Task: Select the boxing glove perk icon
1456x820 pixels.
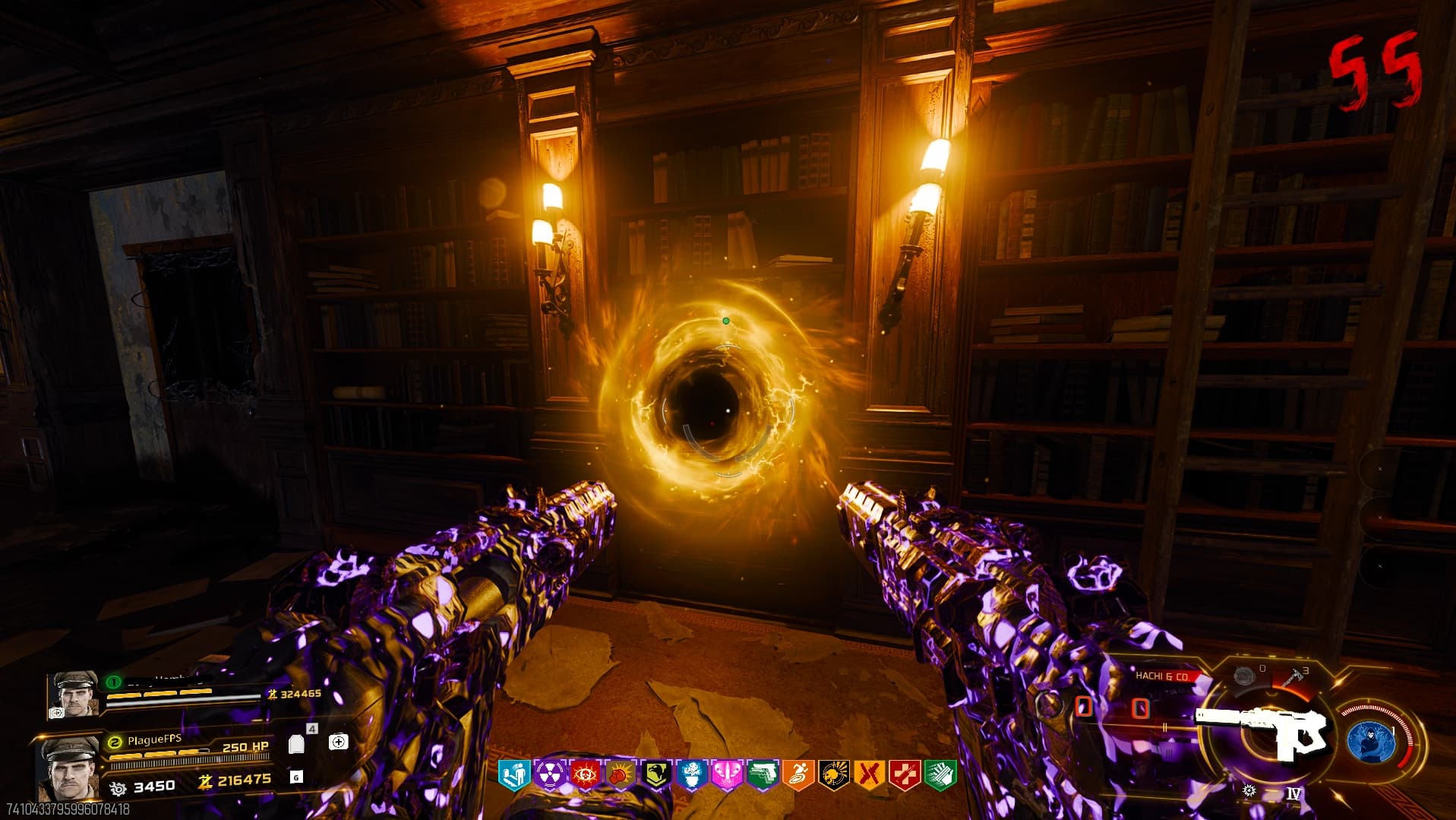Action: (x=621, y=774)
